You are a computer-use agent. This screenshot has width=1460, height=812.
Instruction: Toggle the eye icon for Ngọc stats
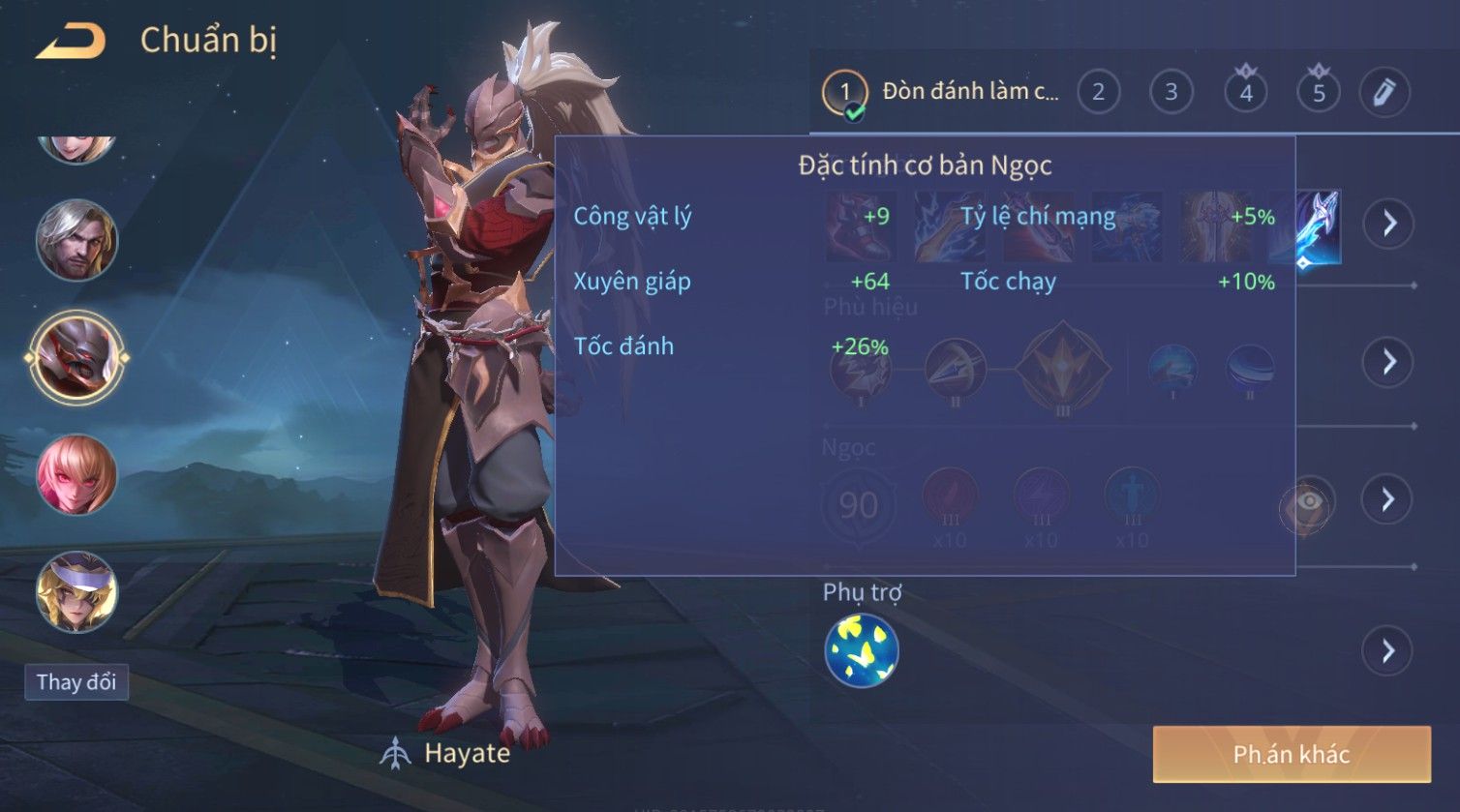click(1307, 503)
